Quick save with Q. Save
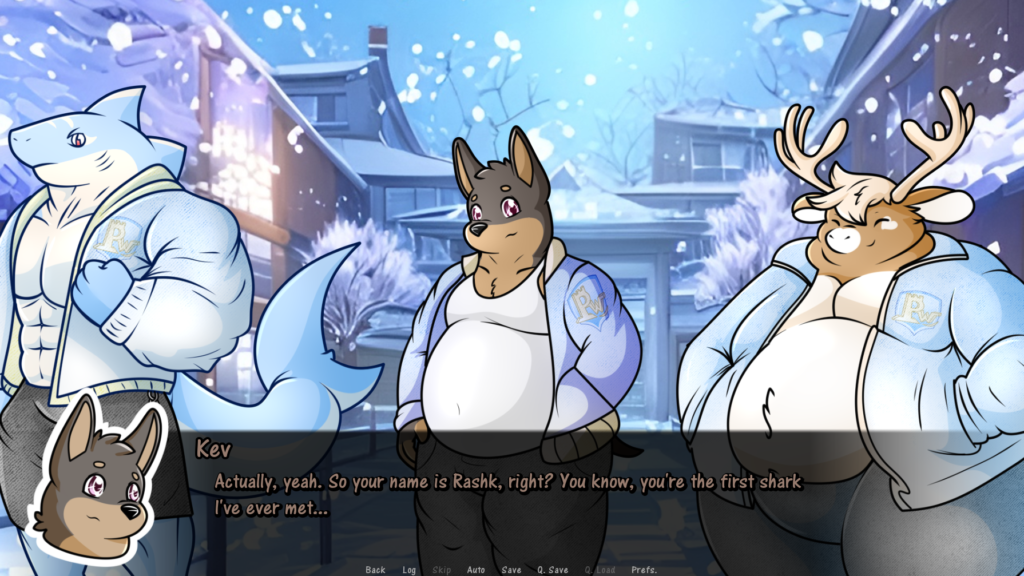 tap(552, 570)
